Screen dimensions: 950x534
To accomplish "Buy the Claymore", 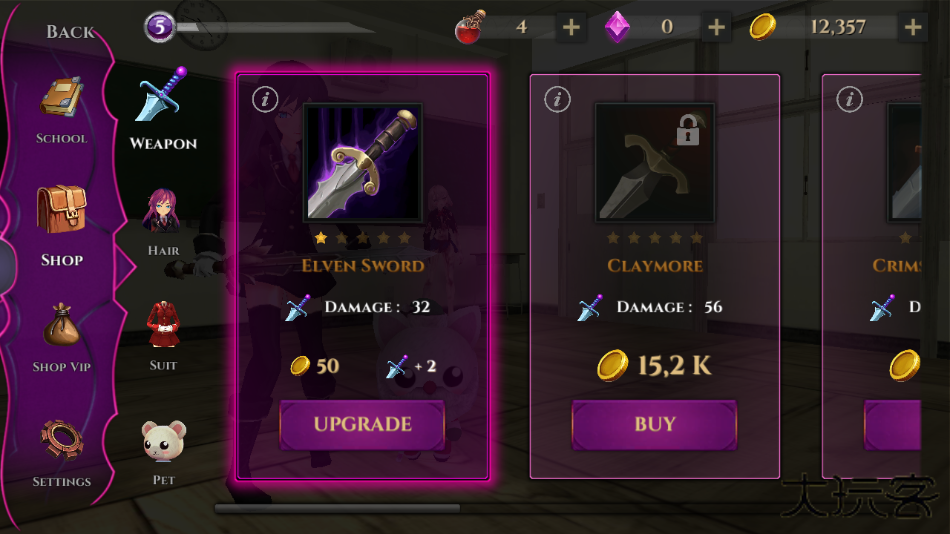I will pyautogui.click(x=654, y=424).
